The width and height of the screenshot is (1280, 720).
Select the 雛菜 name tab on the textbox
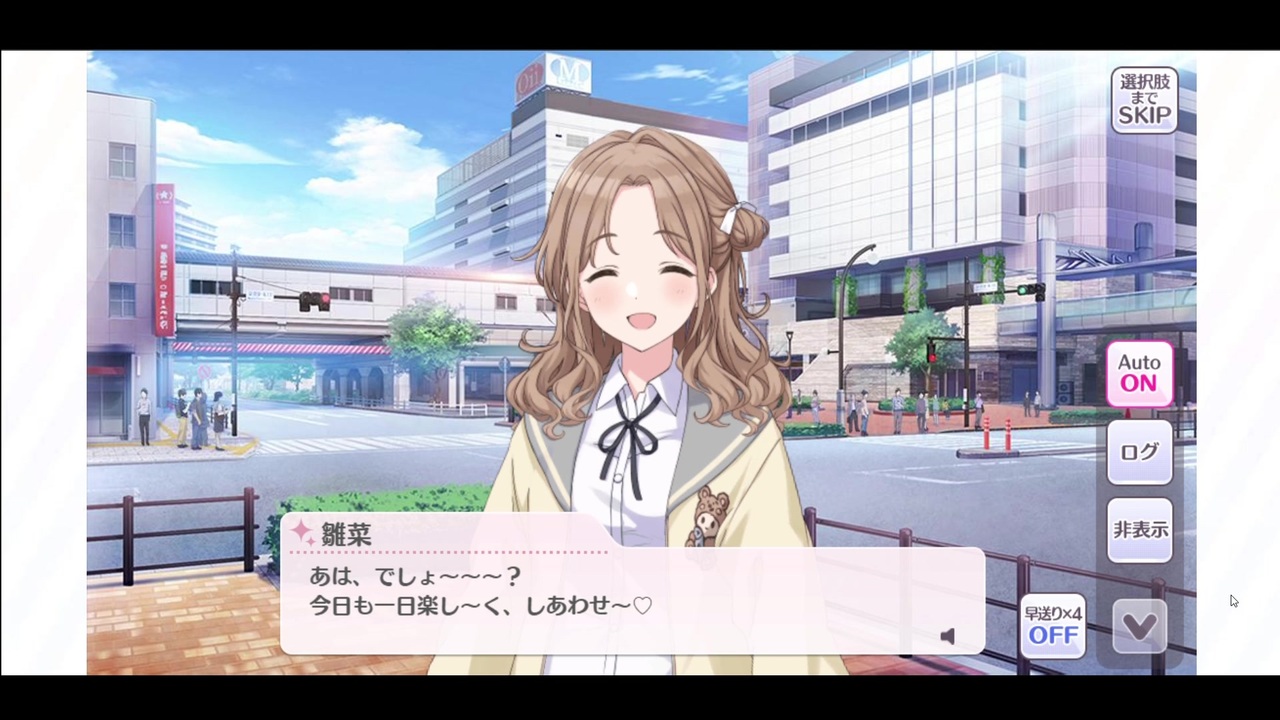345,535
